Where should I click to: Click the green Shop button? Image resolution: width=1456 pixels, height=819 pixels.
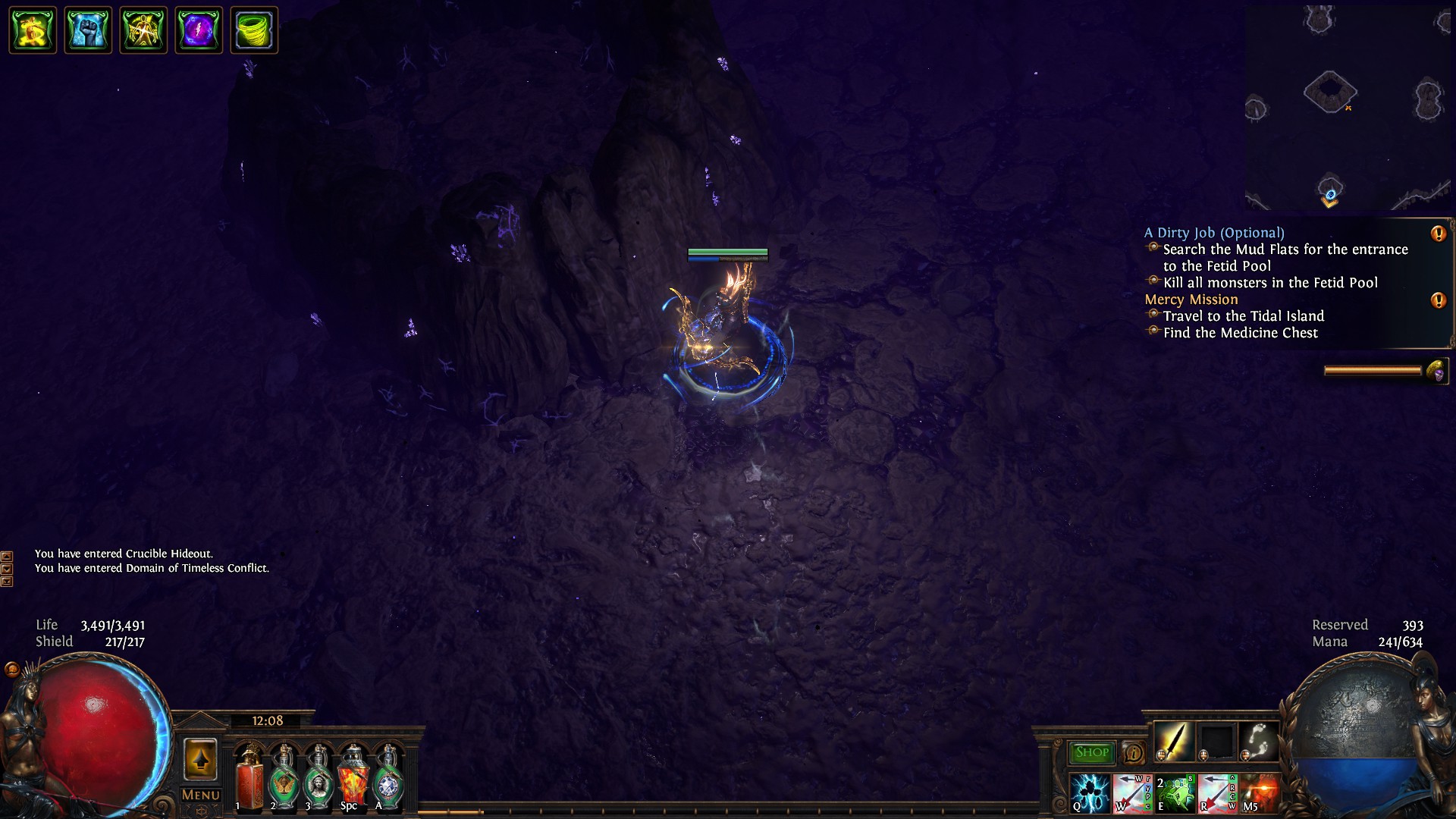pyautogui.click(x=1090, y=752)
